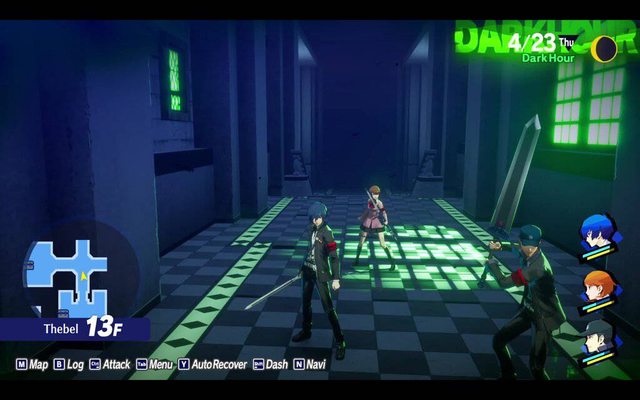Click the Map command label
640x400 pixels.
coord(38,365)
